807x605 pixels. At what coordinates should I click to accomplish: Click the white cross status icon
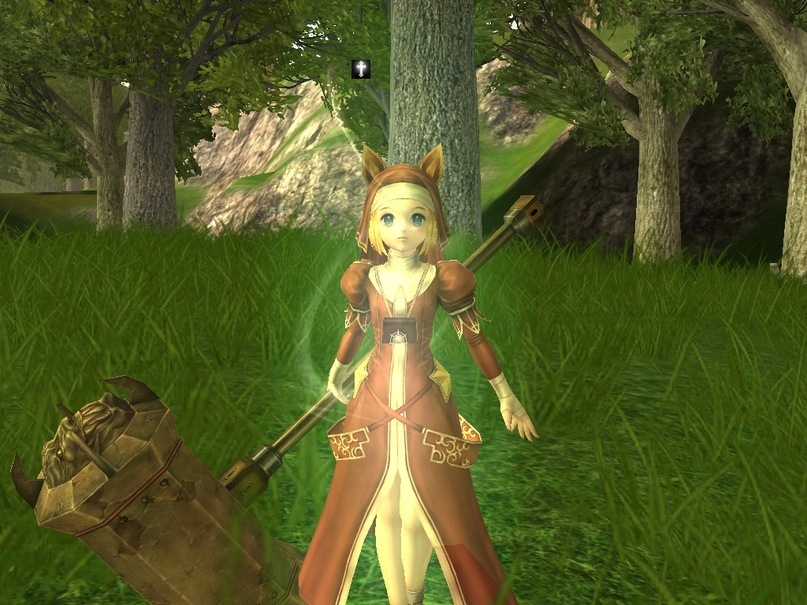tap(361, 68)
